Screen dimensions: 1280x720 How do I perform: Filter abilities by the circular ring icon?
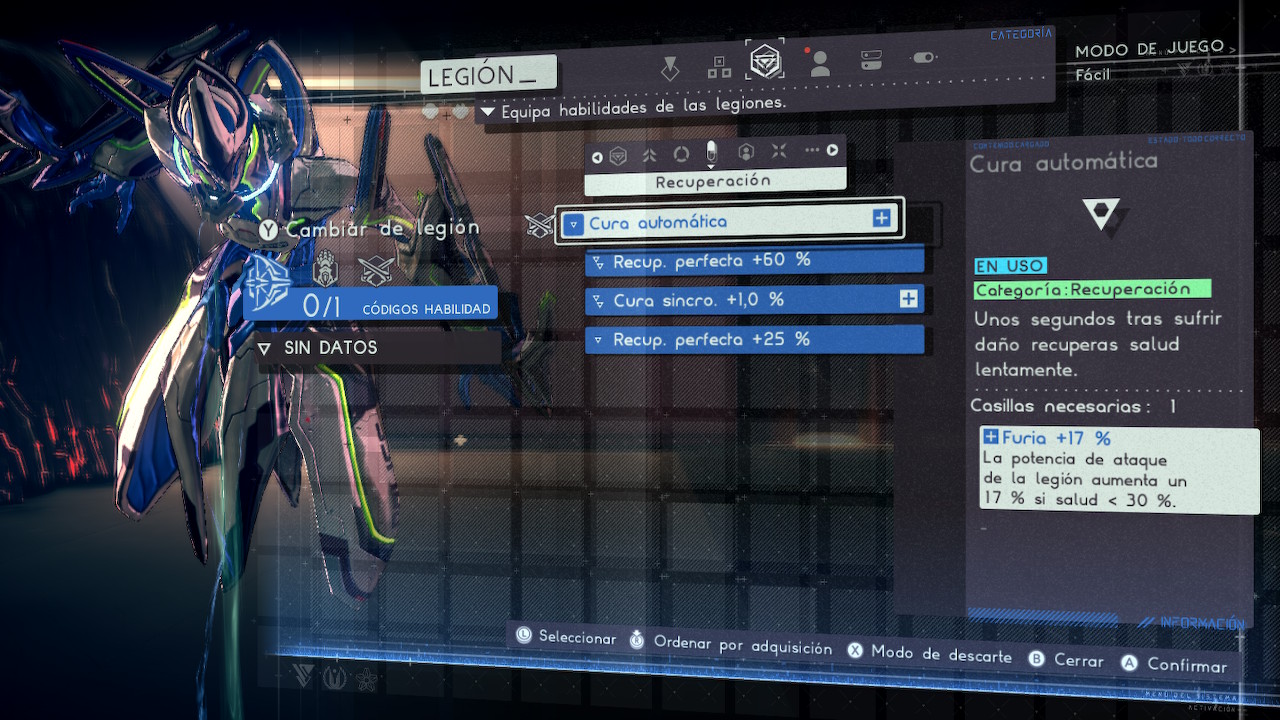click(x=681, y=154)
